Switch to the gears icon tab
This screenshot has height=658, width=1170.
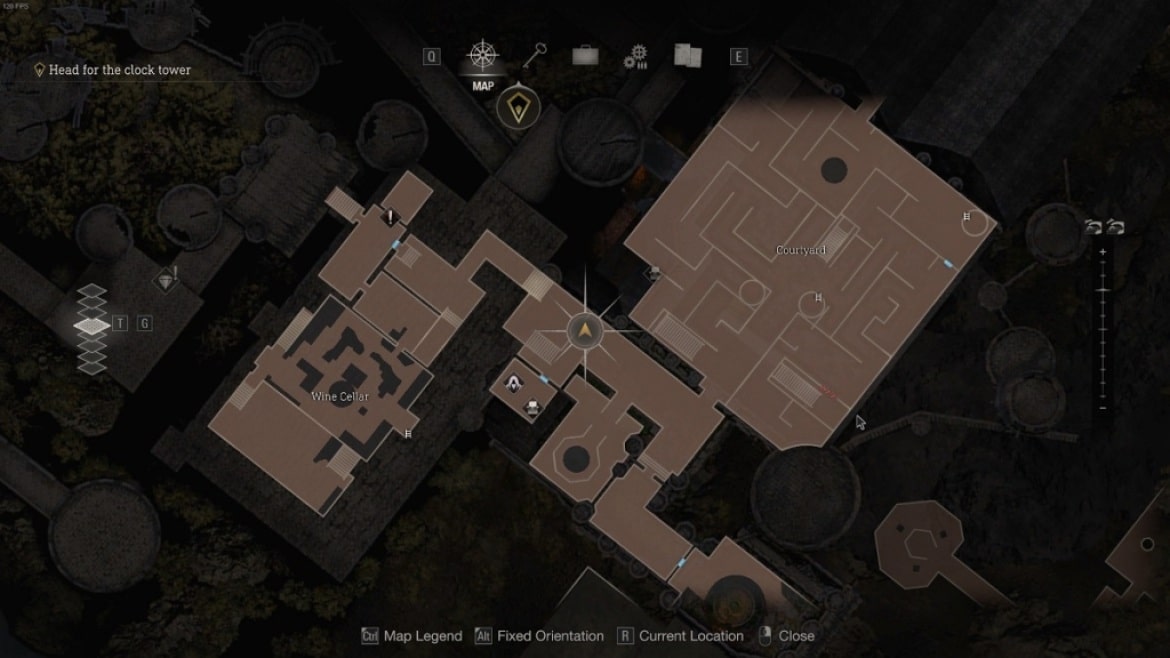[636, 57]
